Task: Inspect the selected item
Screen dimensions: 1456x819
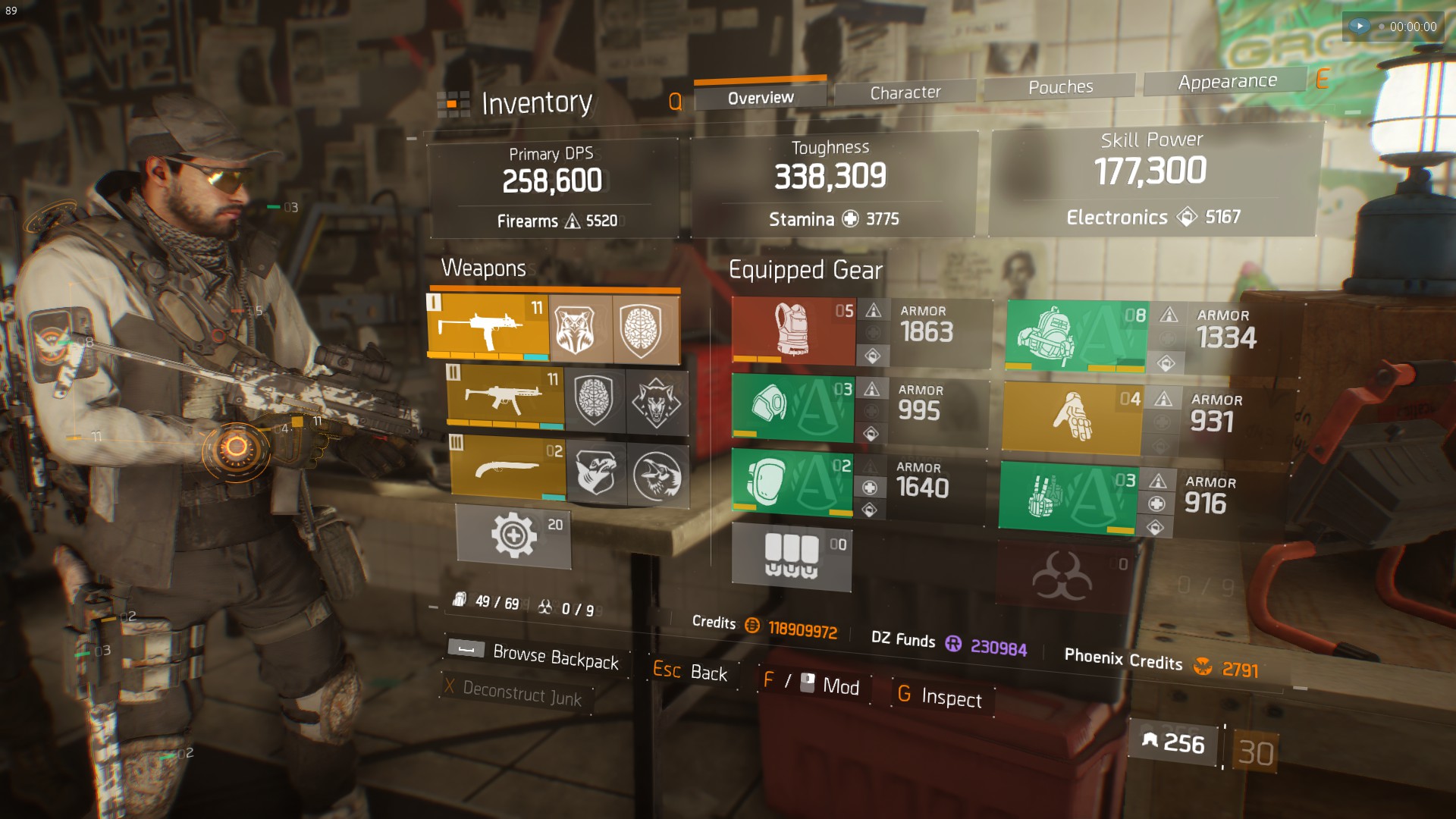Action: 940,696
